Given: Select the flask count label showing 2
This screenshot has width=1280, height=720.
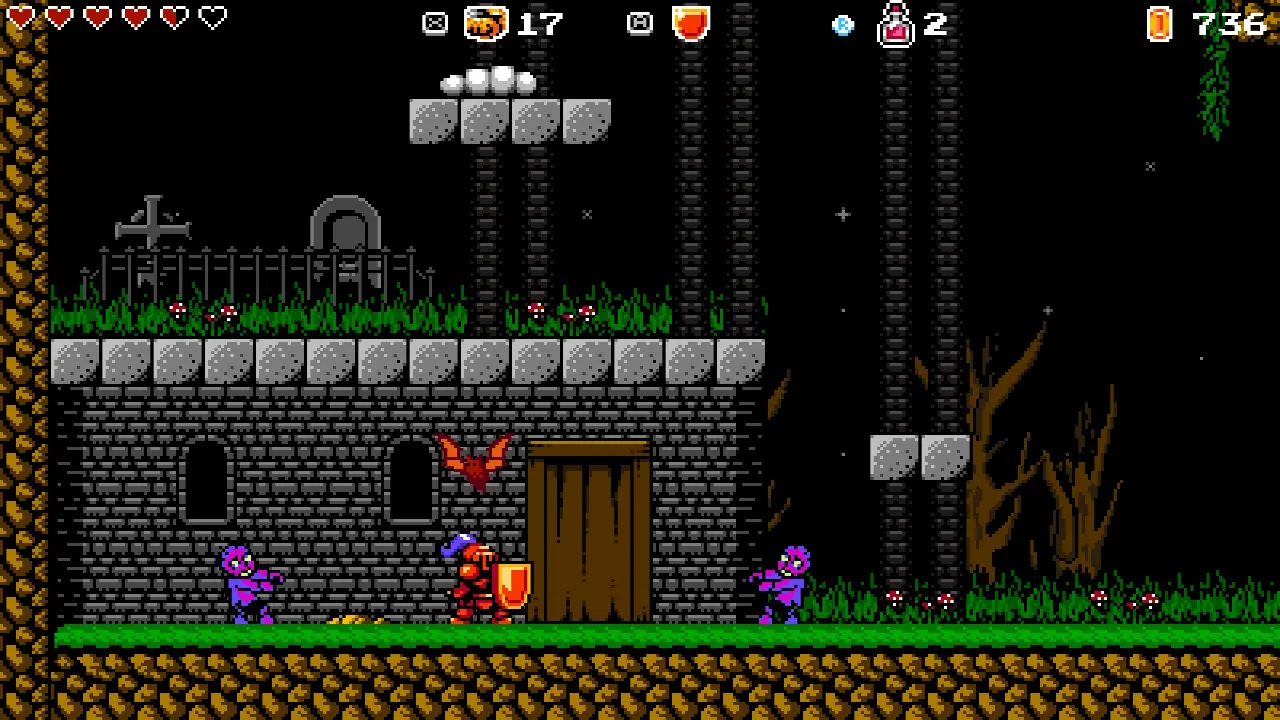Looking at the screenshot, I should point(935,25).
